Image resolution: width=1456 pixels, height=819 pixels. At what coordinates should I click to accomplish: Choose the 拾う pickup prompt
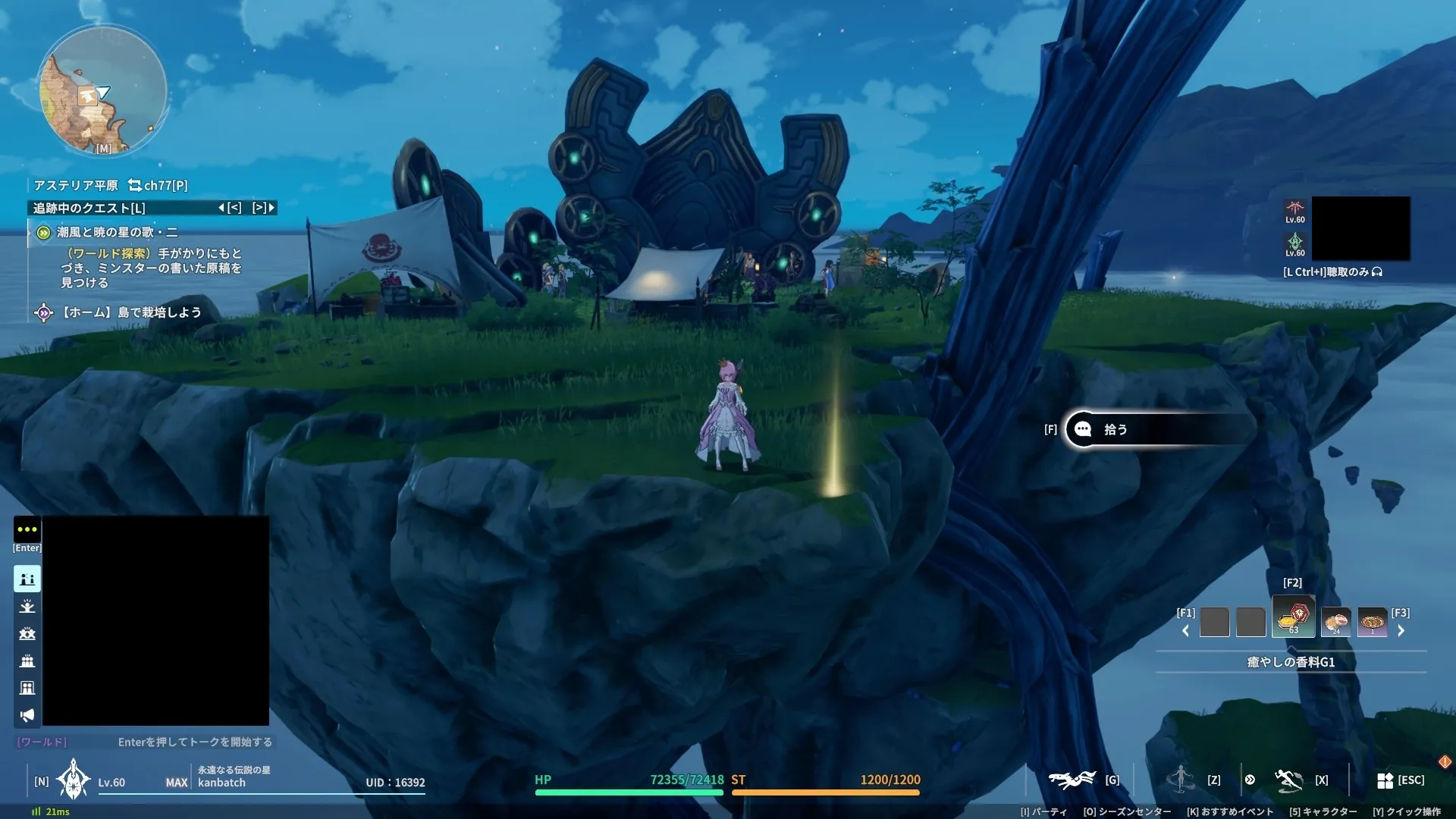[1115, 429]
